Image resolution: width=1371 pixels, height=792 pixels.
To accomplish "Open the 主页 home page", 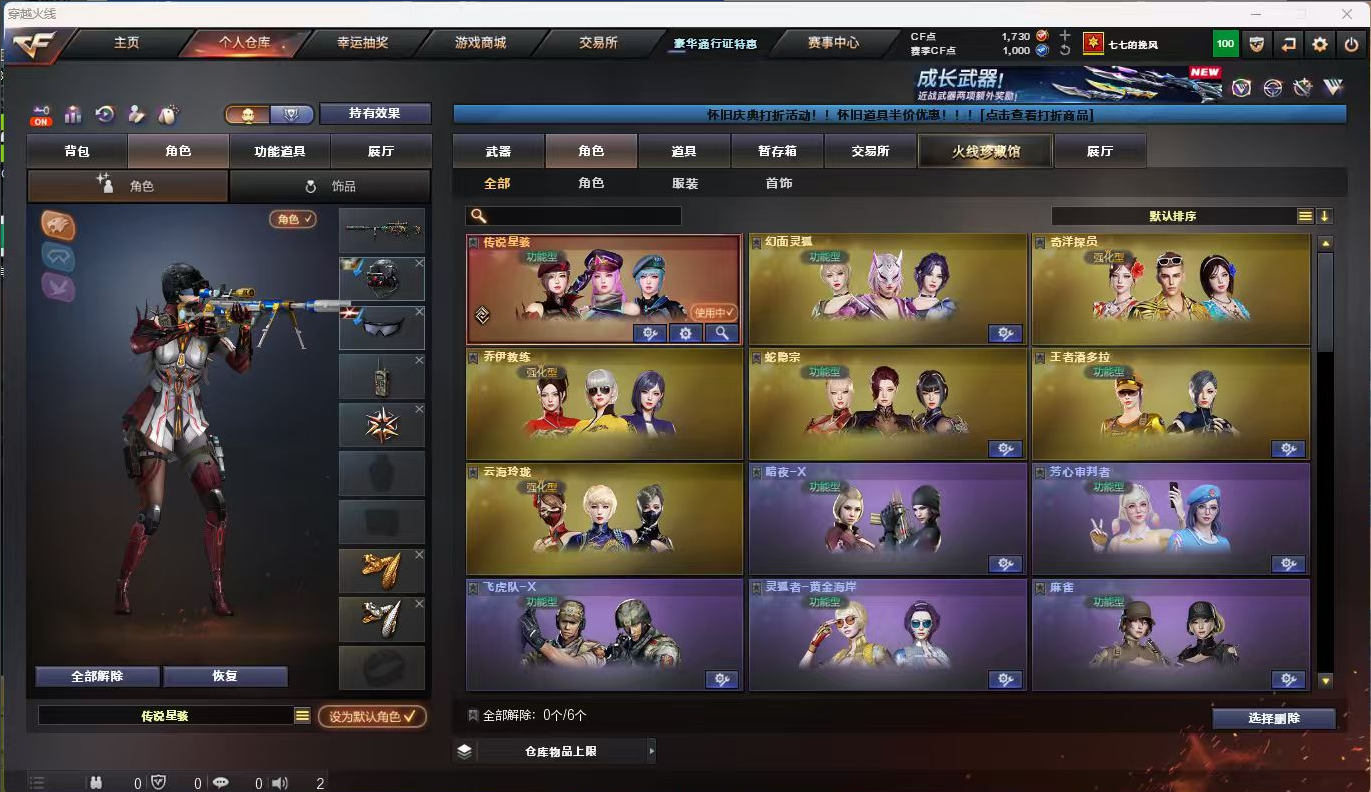I will click(x=126, y=43).
